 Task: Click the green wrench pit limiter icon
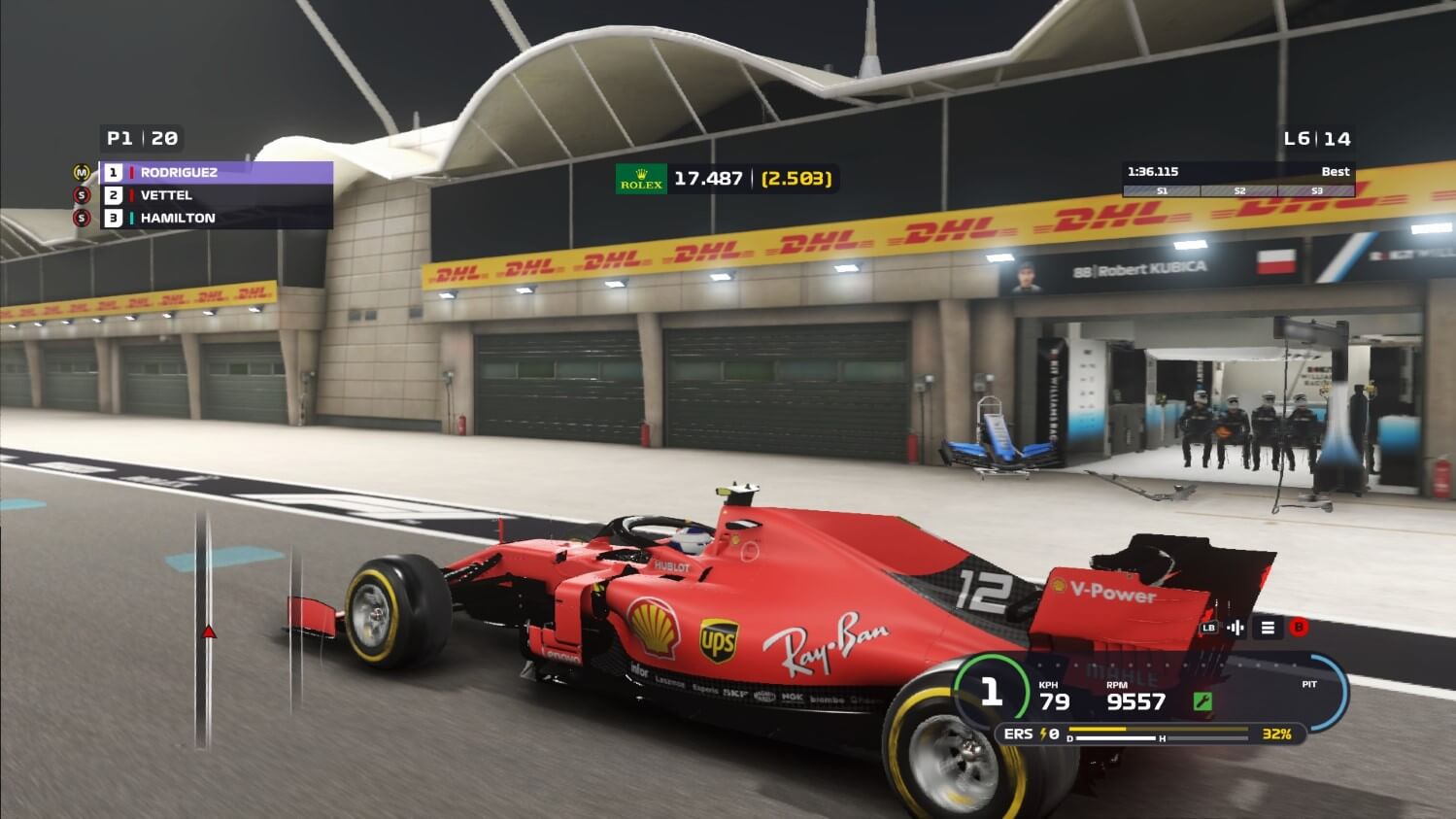[1202, 701]
